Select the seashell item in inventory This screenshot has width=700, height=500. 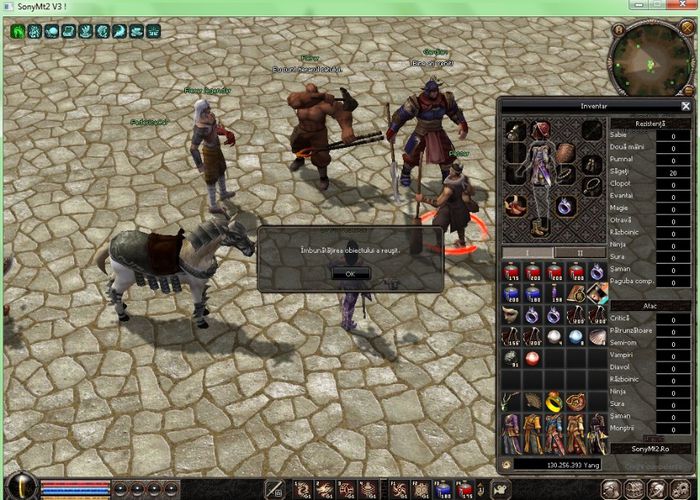pyautogui.click(x=598, y=337)
